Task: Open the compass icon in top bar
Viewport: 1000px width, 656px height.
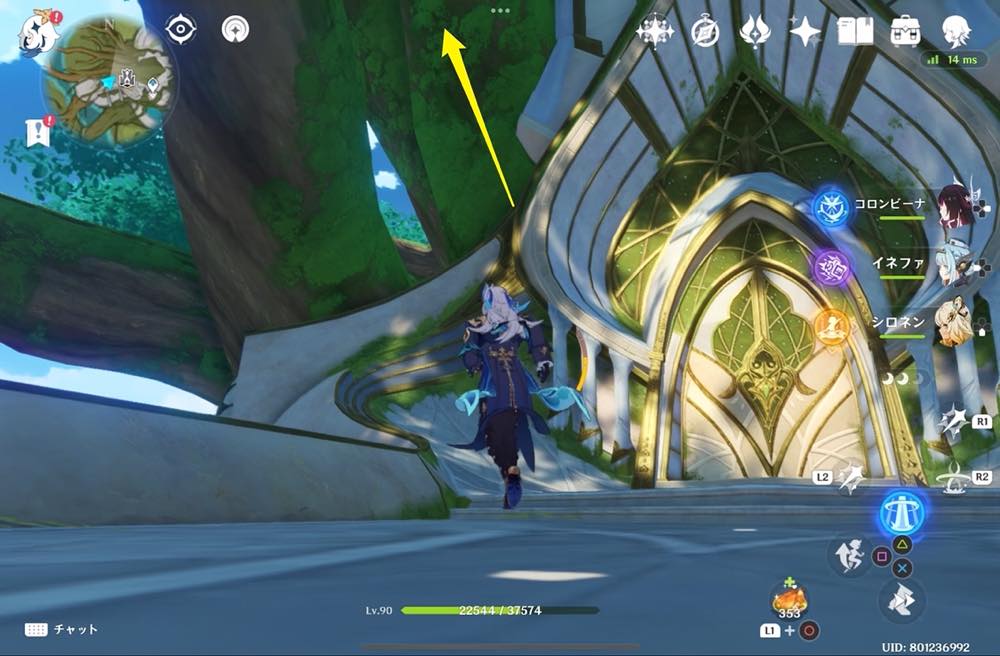Action: tap(706, 32)
